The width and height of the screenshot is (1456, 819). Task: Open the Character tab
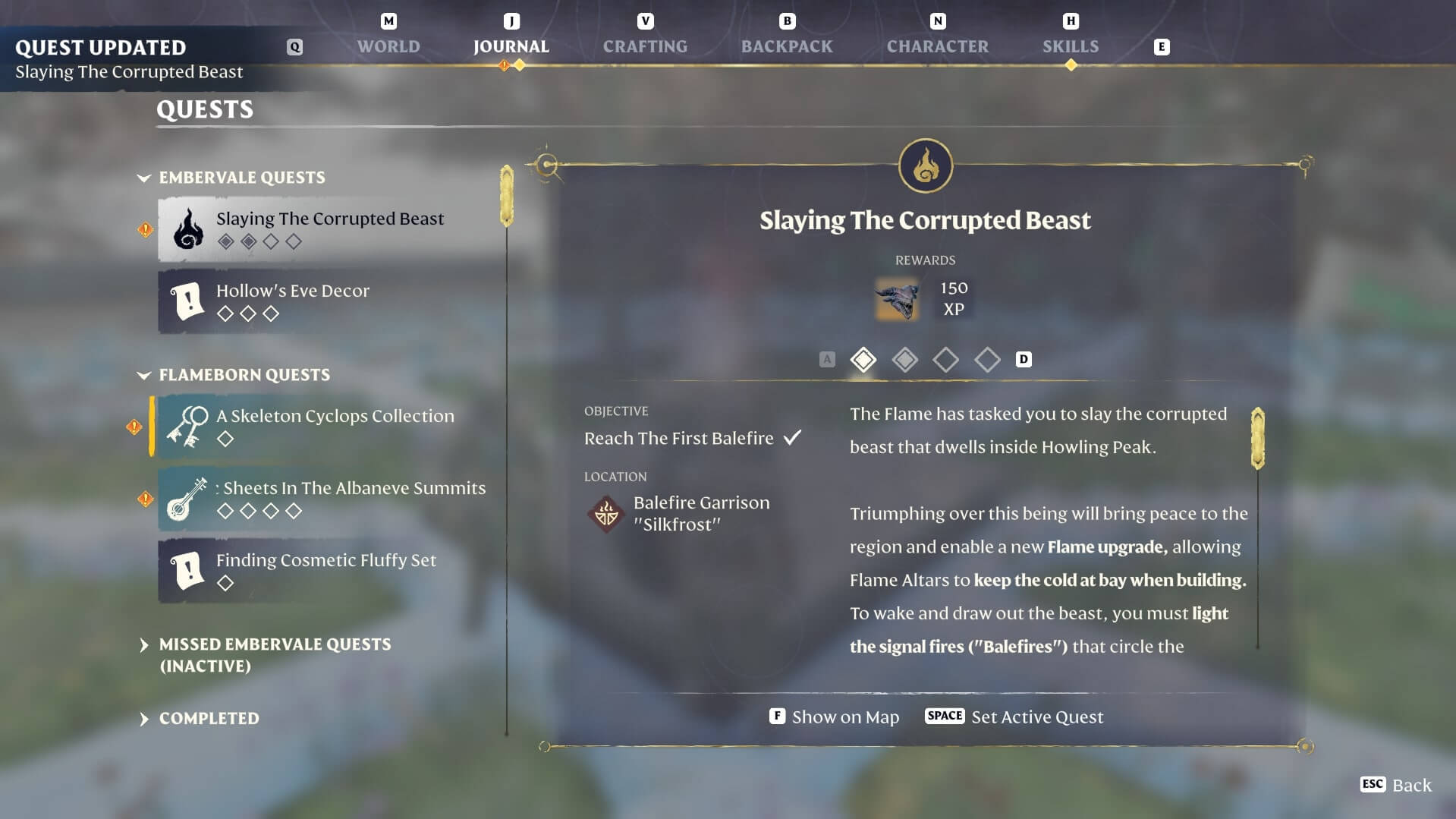point(937,46)
